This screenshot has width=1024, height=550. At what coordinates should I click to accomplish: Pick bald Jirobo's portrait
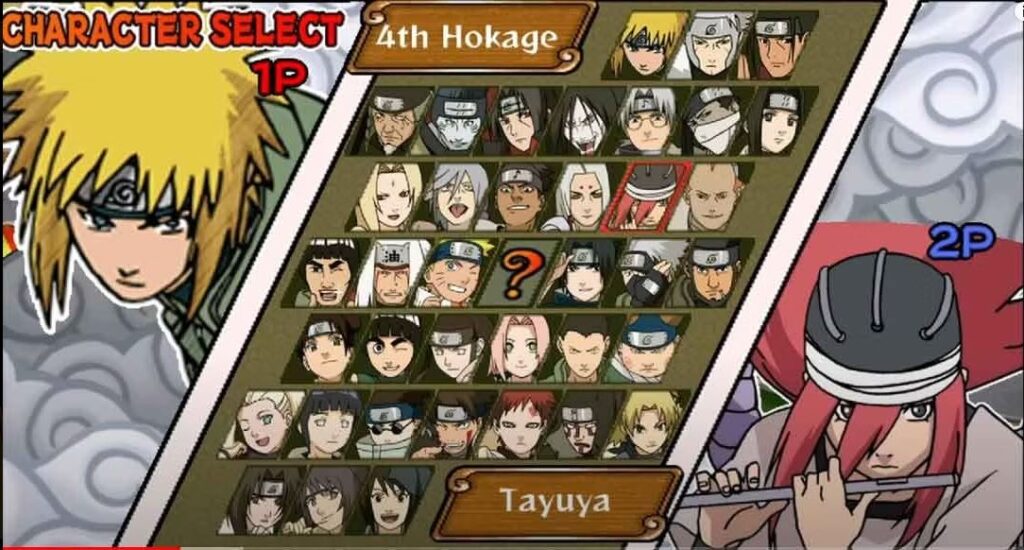coord(716,196)
